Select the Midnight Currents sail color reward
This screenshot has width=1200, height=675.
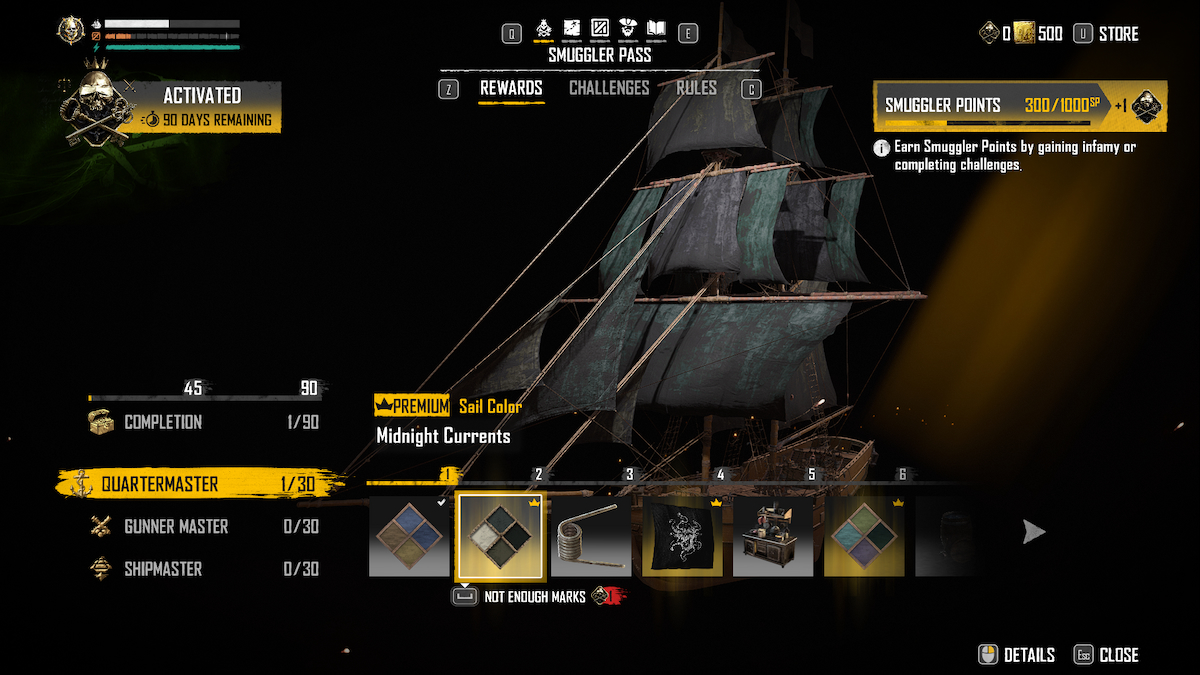click(x=500, y=536)
